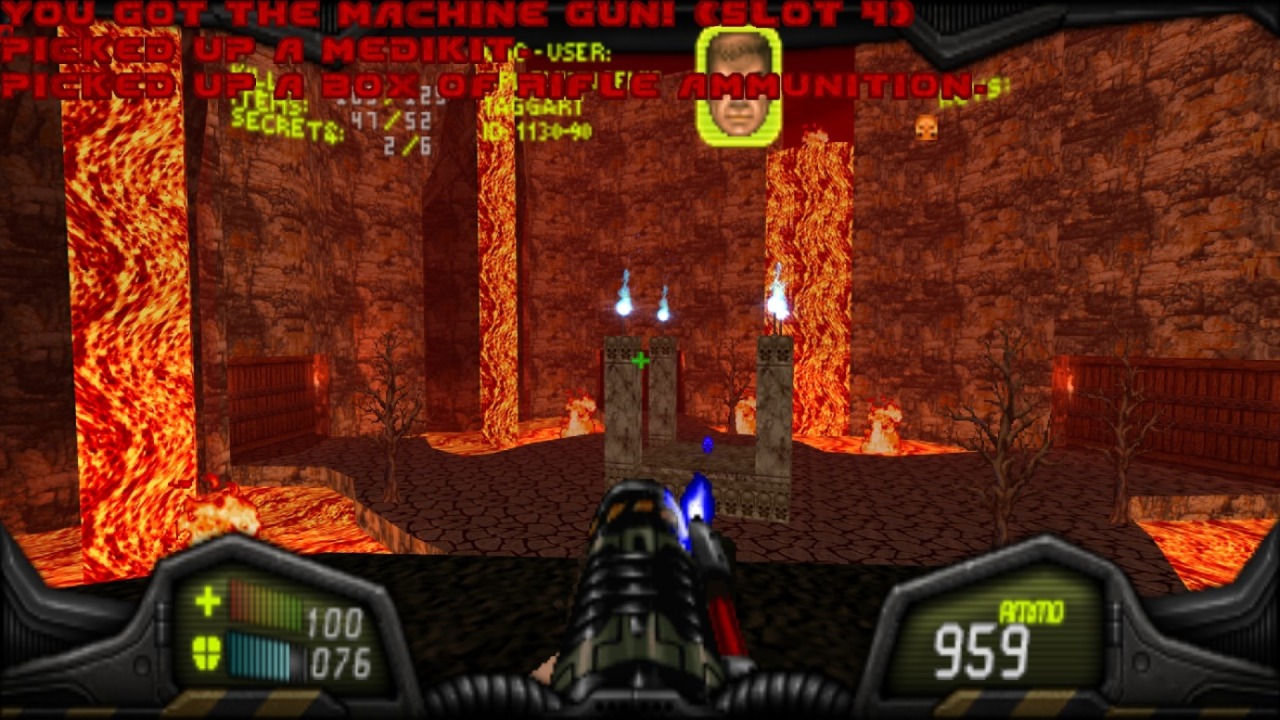Select the orange skull key icon
This screenshot has height=720, width=1280.
click(926, 127)
